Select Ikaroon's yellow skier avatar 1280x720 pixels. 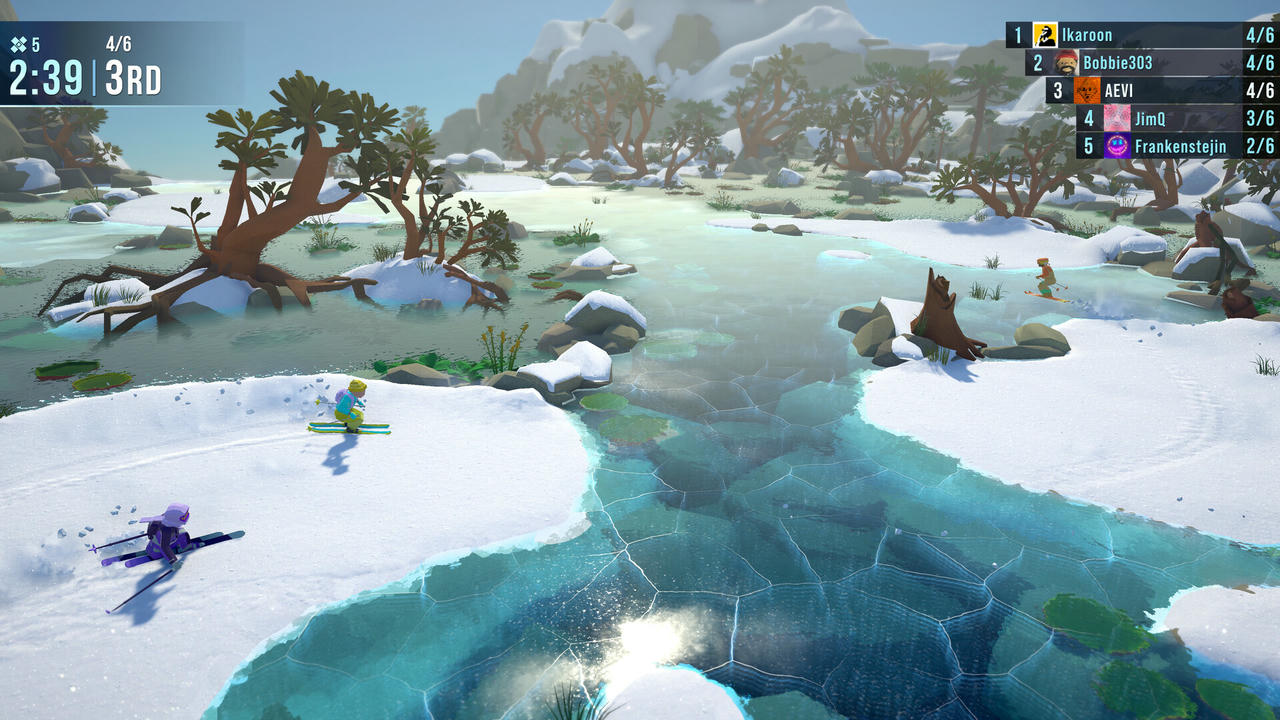point(1043,34)
